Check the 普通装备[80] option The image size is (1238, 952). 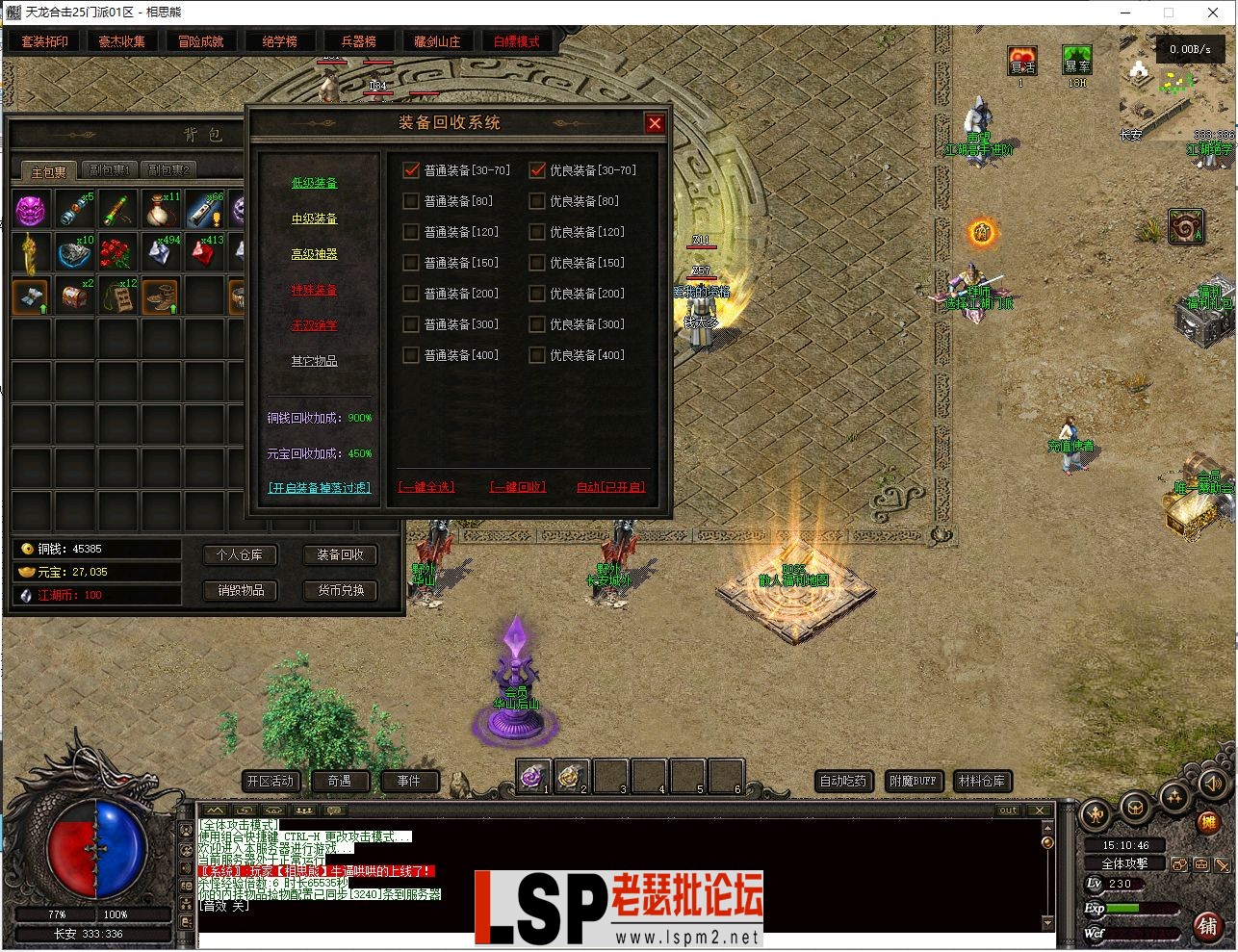410,200
